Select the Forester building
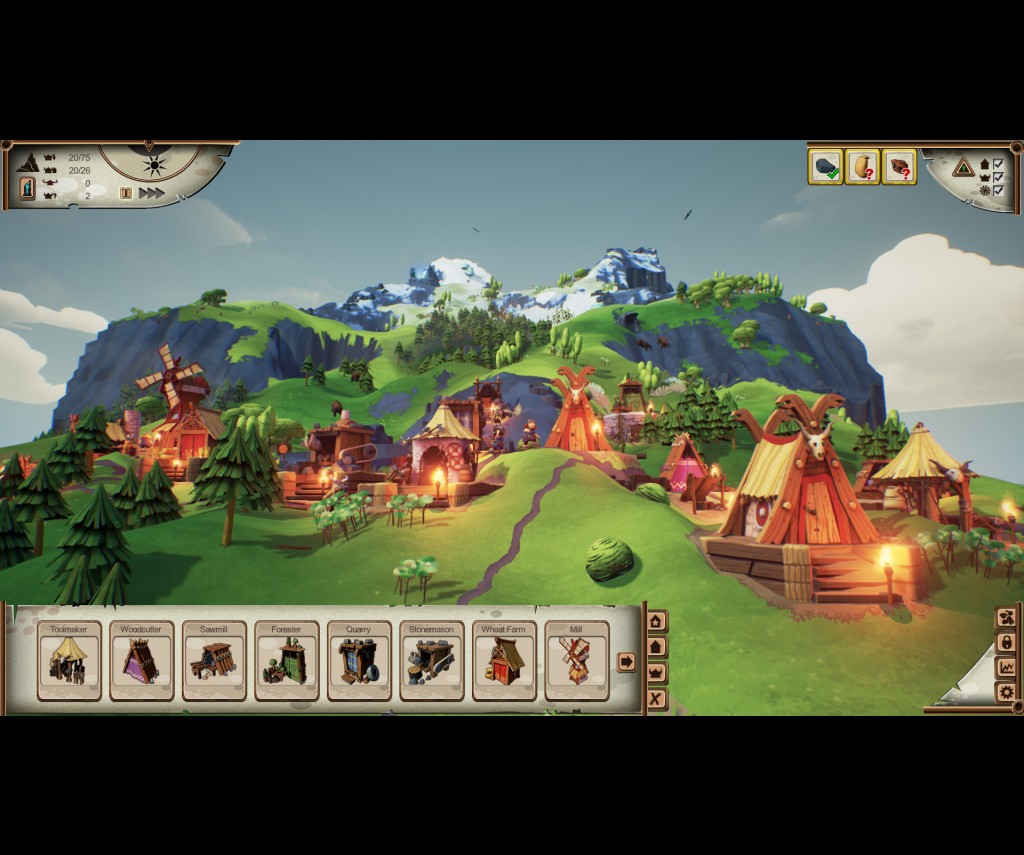Image resolution: width=1024 pixels, height=855 pixels. tap(286, 661)
